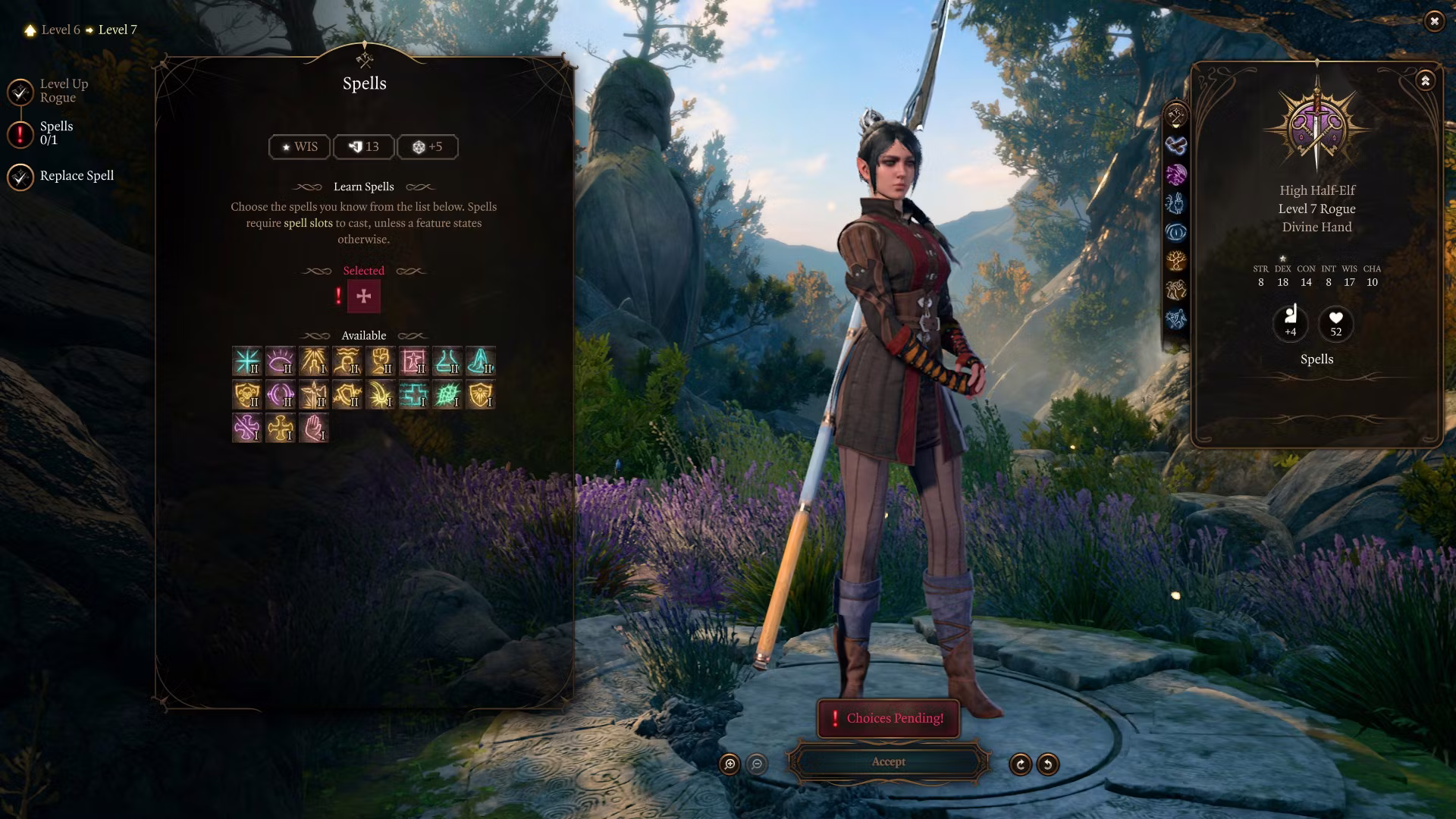Select the skull shield level II spell

(x=246, y=395)
